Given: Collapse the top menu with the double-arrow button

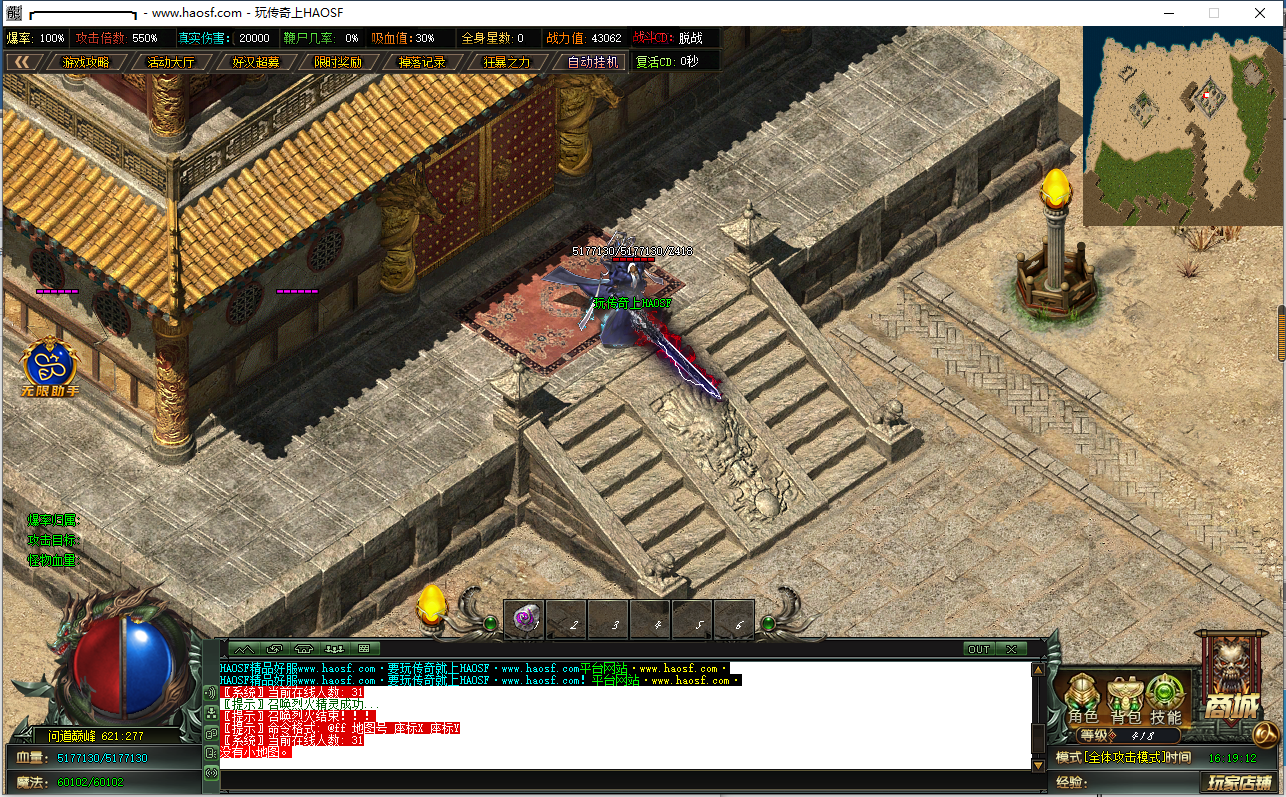Looking at the screenshot, I should (21, 62).
